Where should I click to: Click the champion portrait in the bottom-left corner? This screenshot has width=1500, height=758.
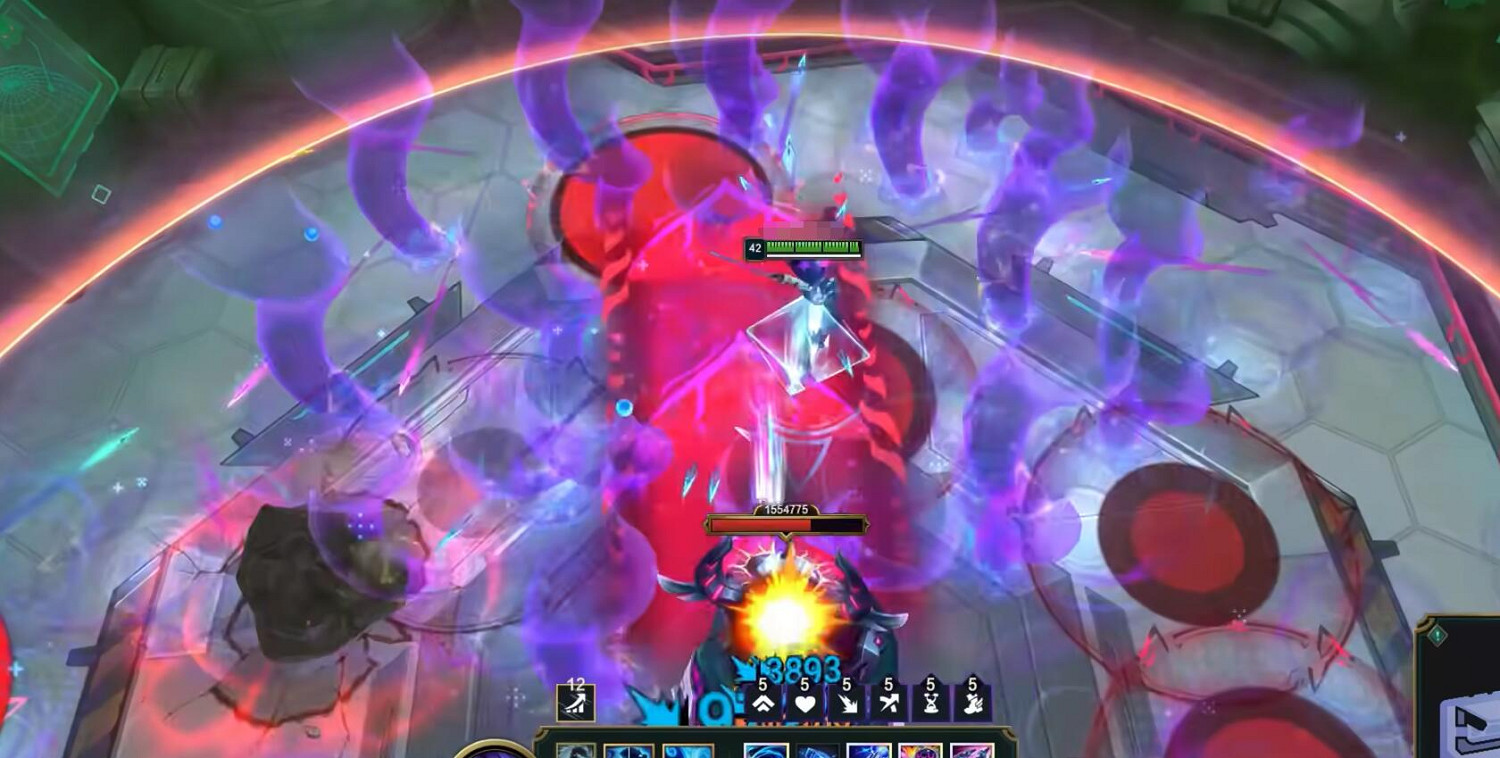[495, 752]
